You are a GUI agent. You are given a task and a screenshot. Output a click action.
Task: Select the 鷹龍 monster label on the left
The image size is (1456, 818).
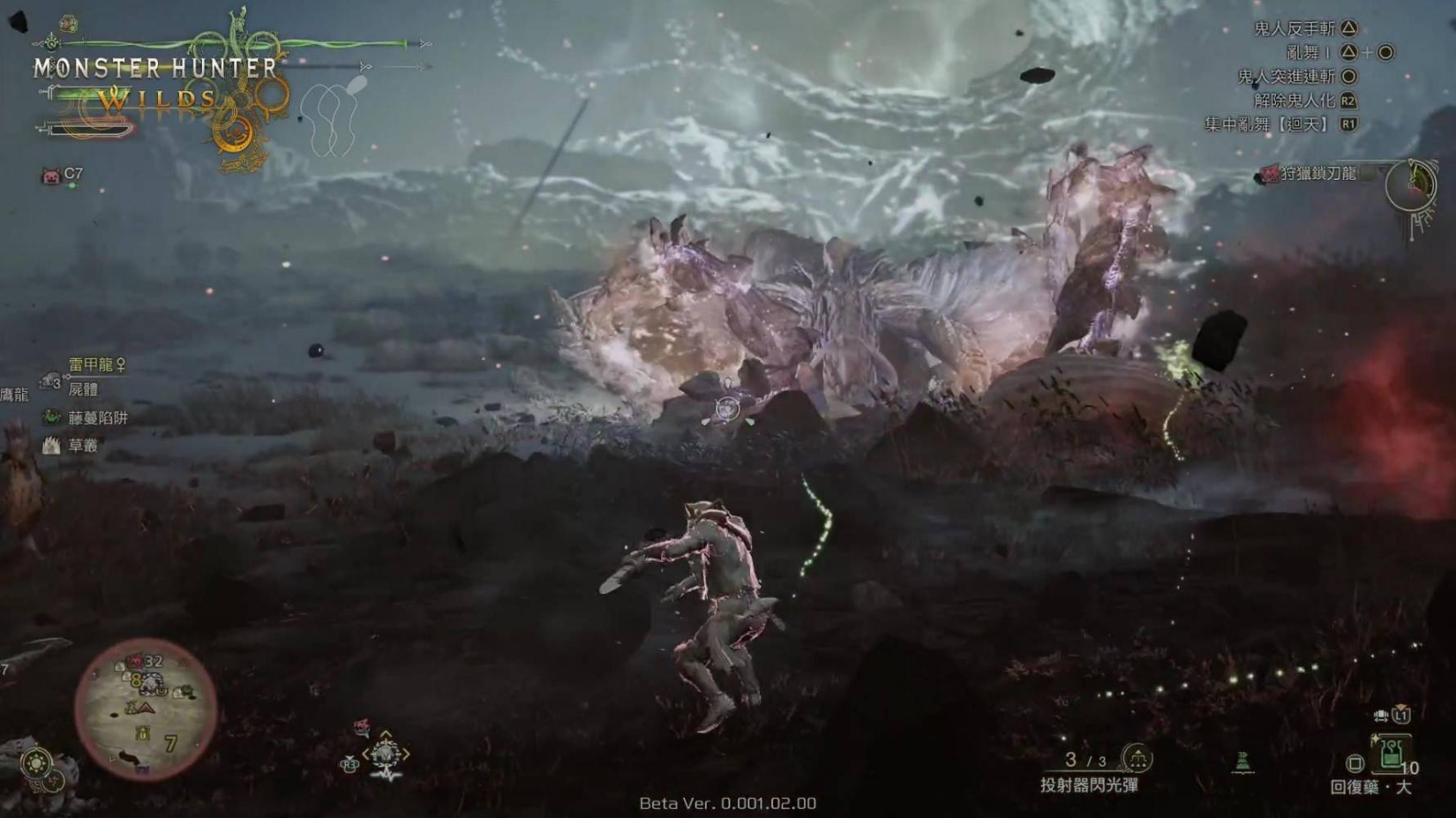pos(13,396)
